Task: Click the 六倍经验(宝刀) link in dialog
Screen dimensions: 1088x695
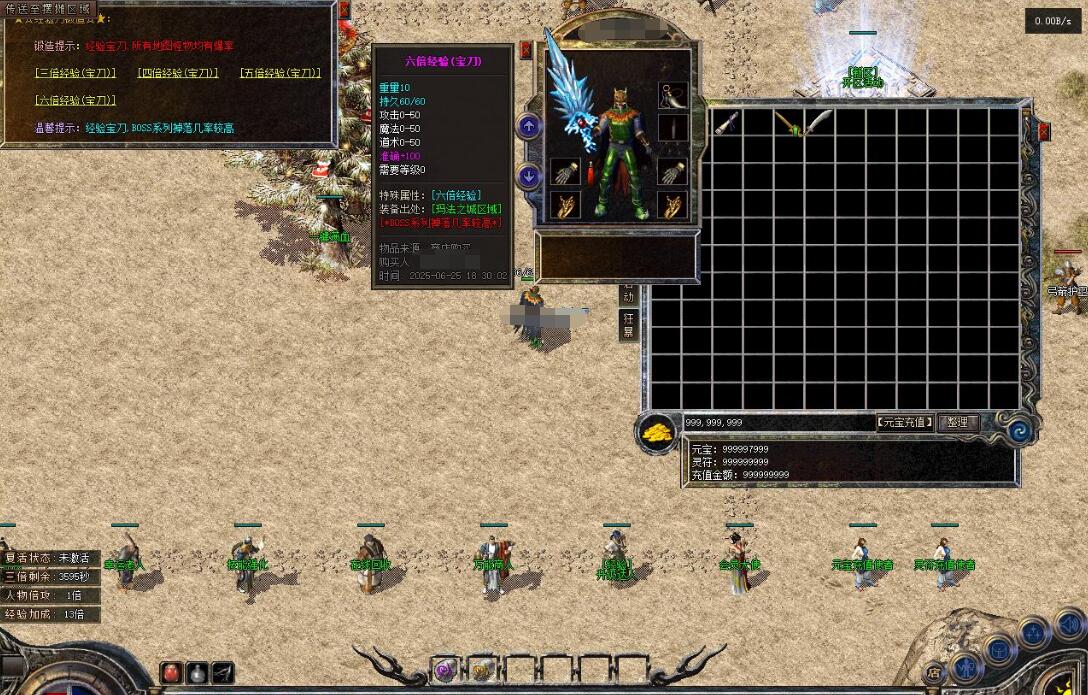Action: coord(75,100)
